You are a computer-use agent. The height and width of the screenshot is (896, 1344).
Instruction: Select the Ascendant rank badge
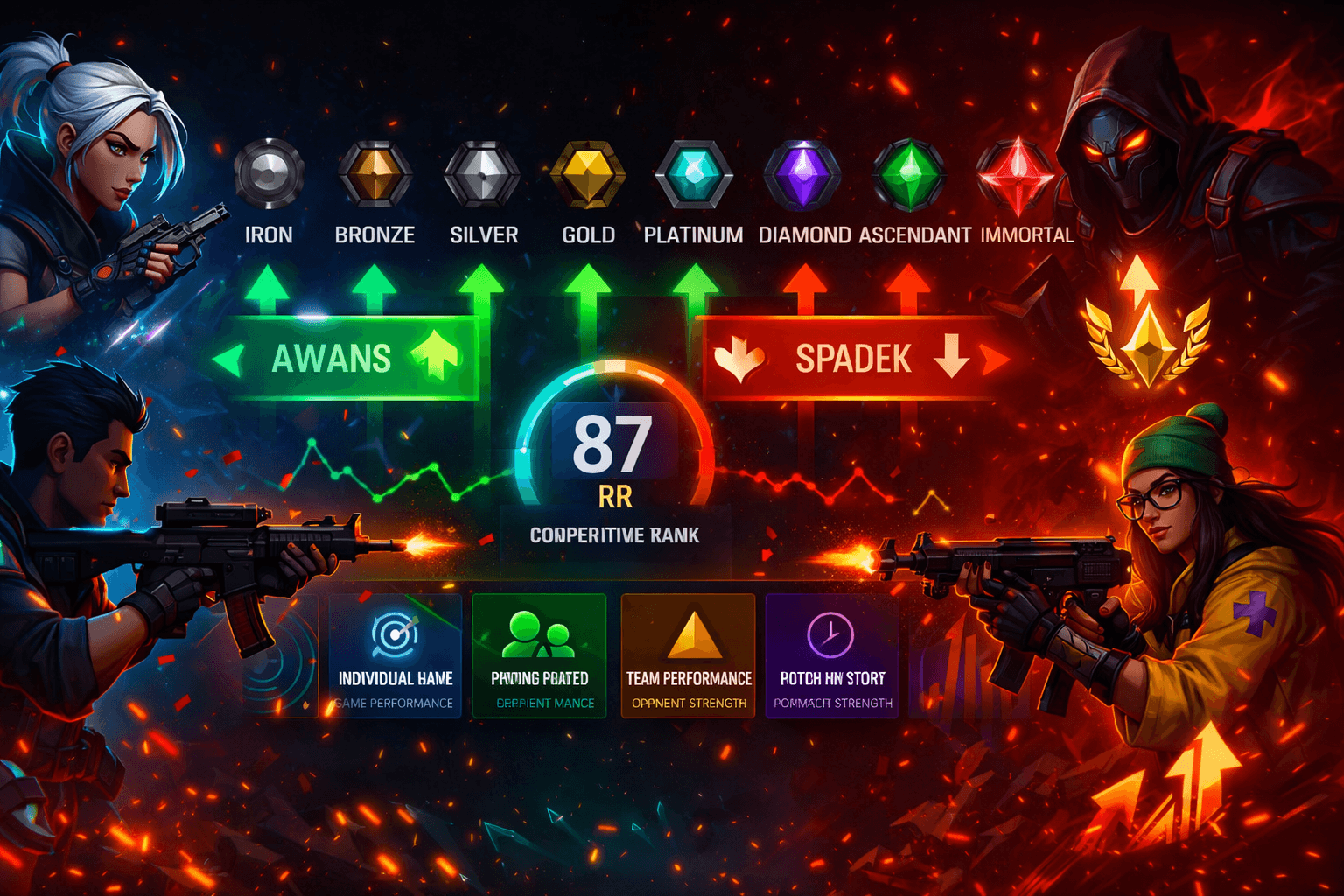(x=909, y=173)
